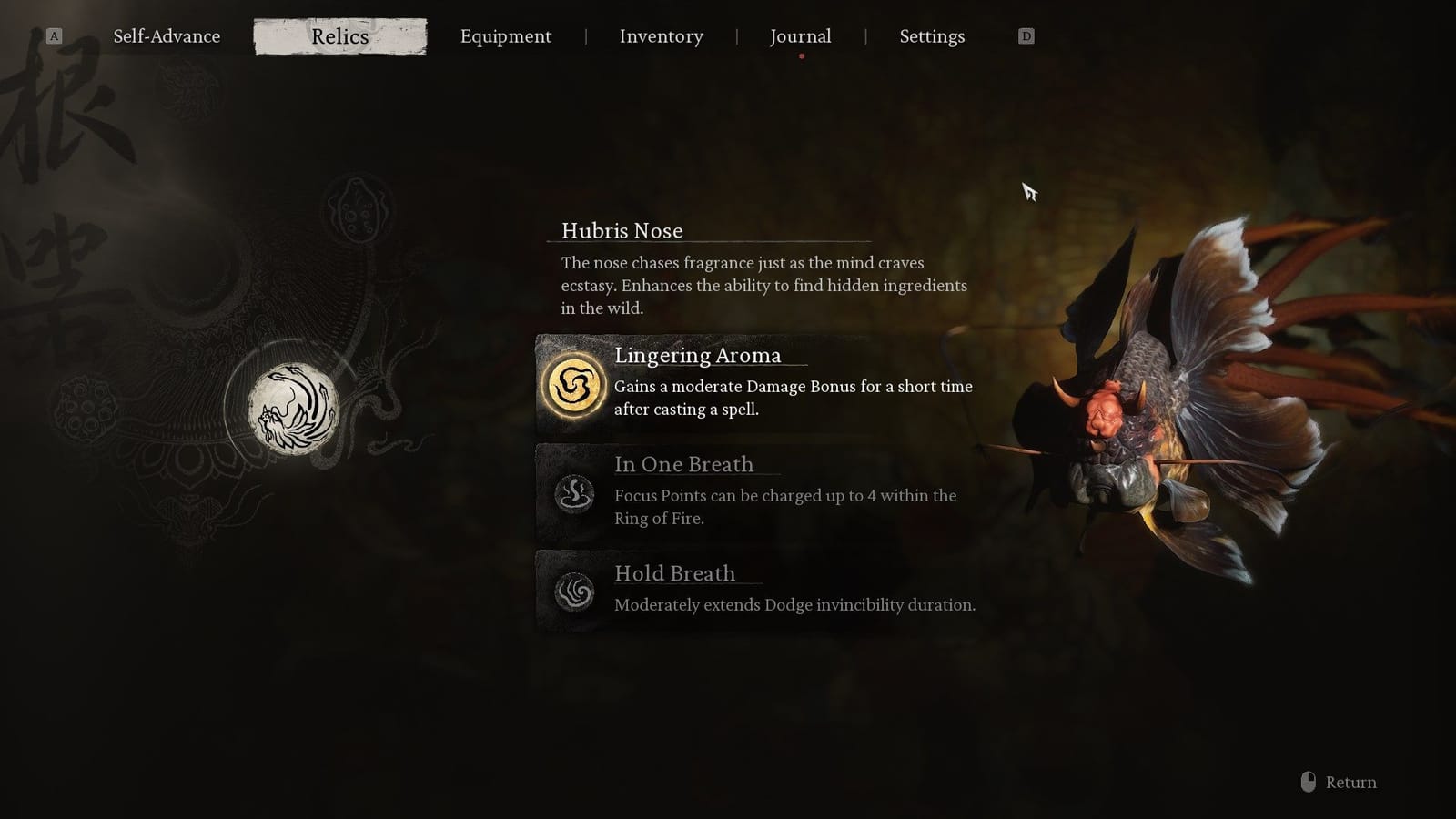Toggle the Lingering Aroma perk active
This screenshot has height=819, width=1456.
point(755,382)
